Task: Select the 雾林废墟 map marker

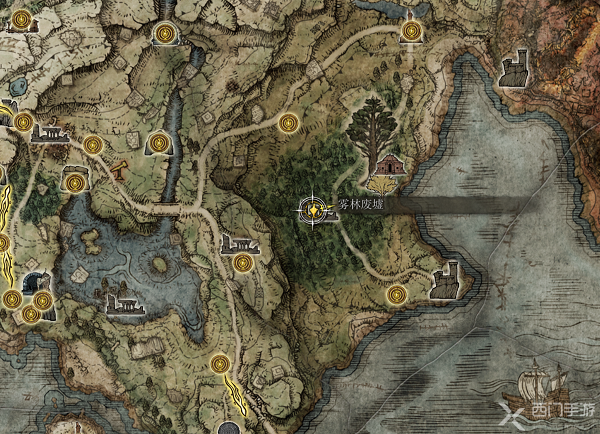Action: click(x=315, y=209)
